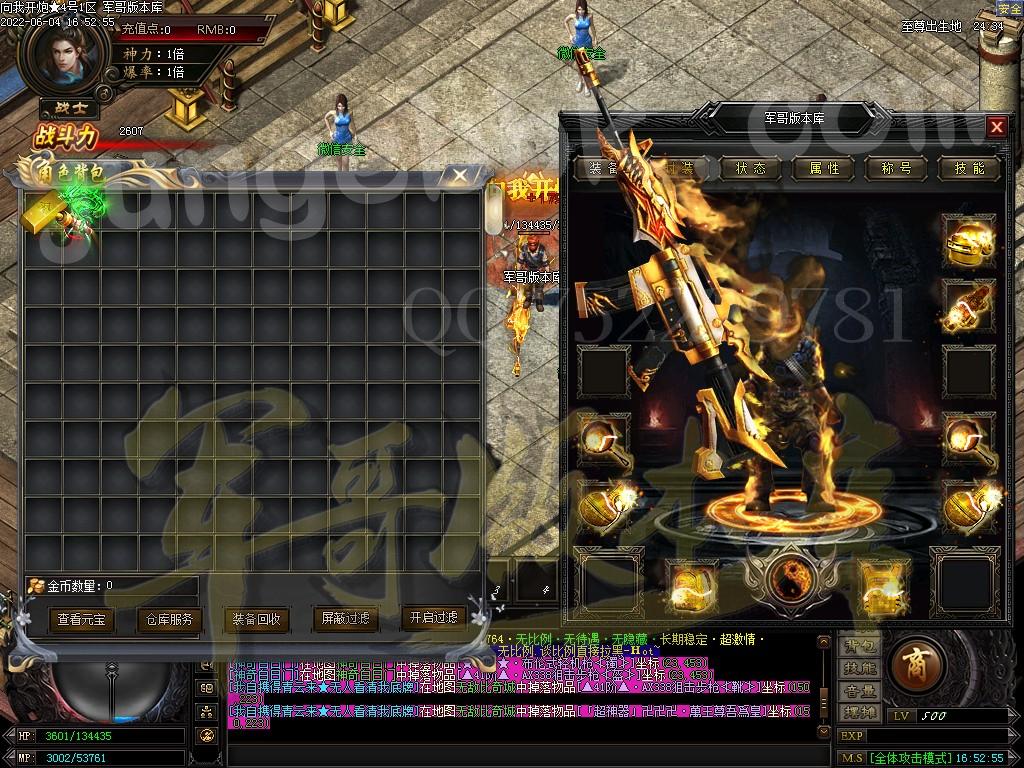Select the golden helmet equipment slot

968,239
